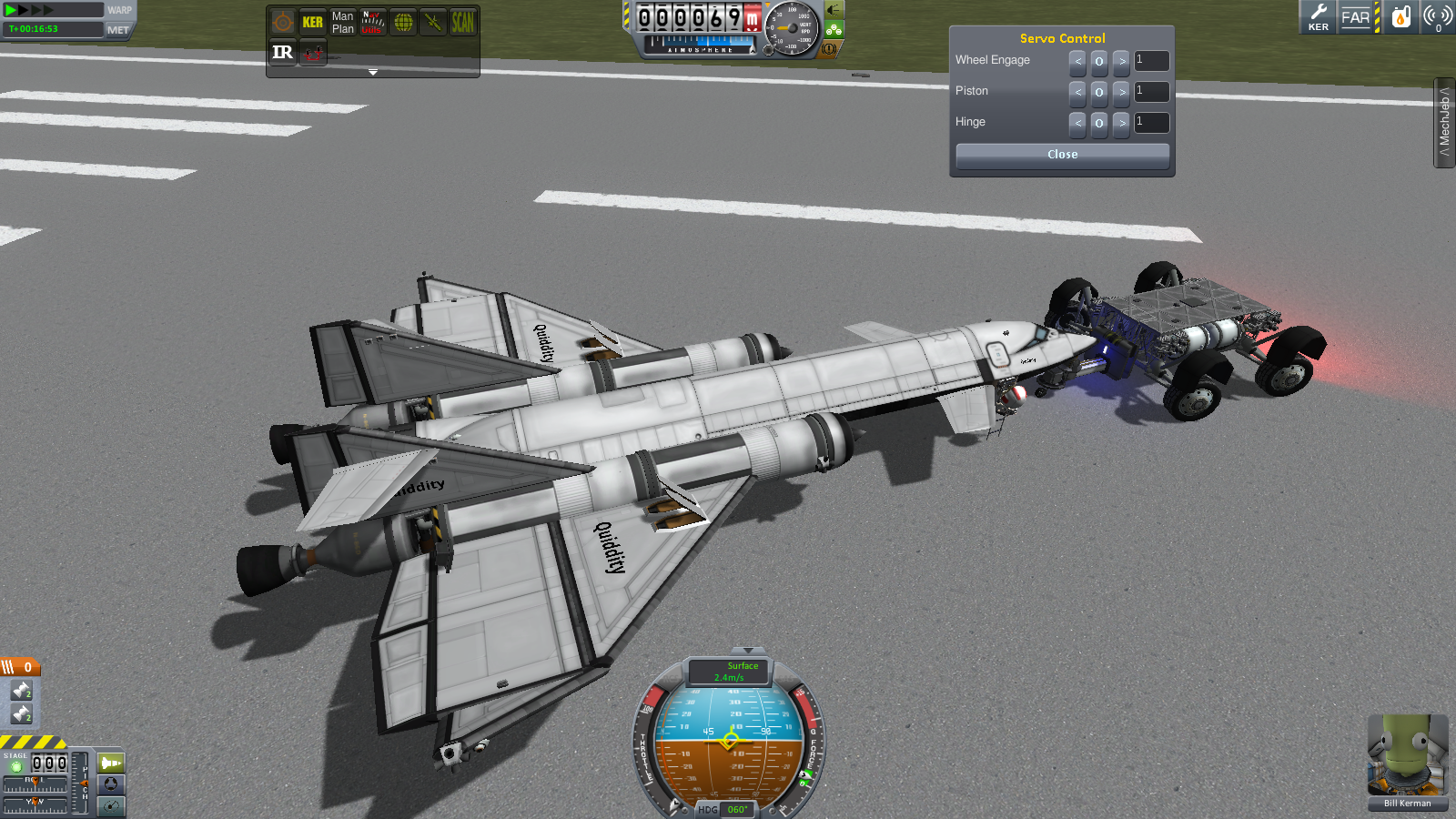Open the fuel canister resources panel

point(1401,17)
